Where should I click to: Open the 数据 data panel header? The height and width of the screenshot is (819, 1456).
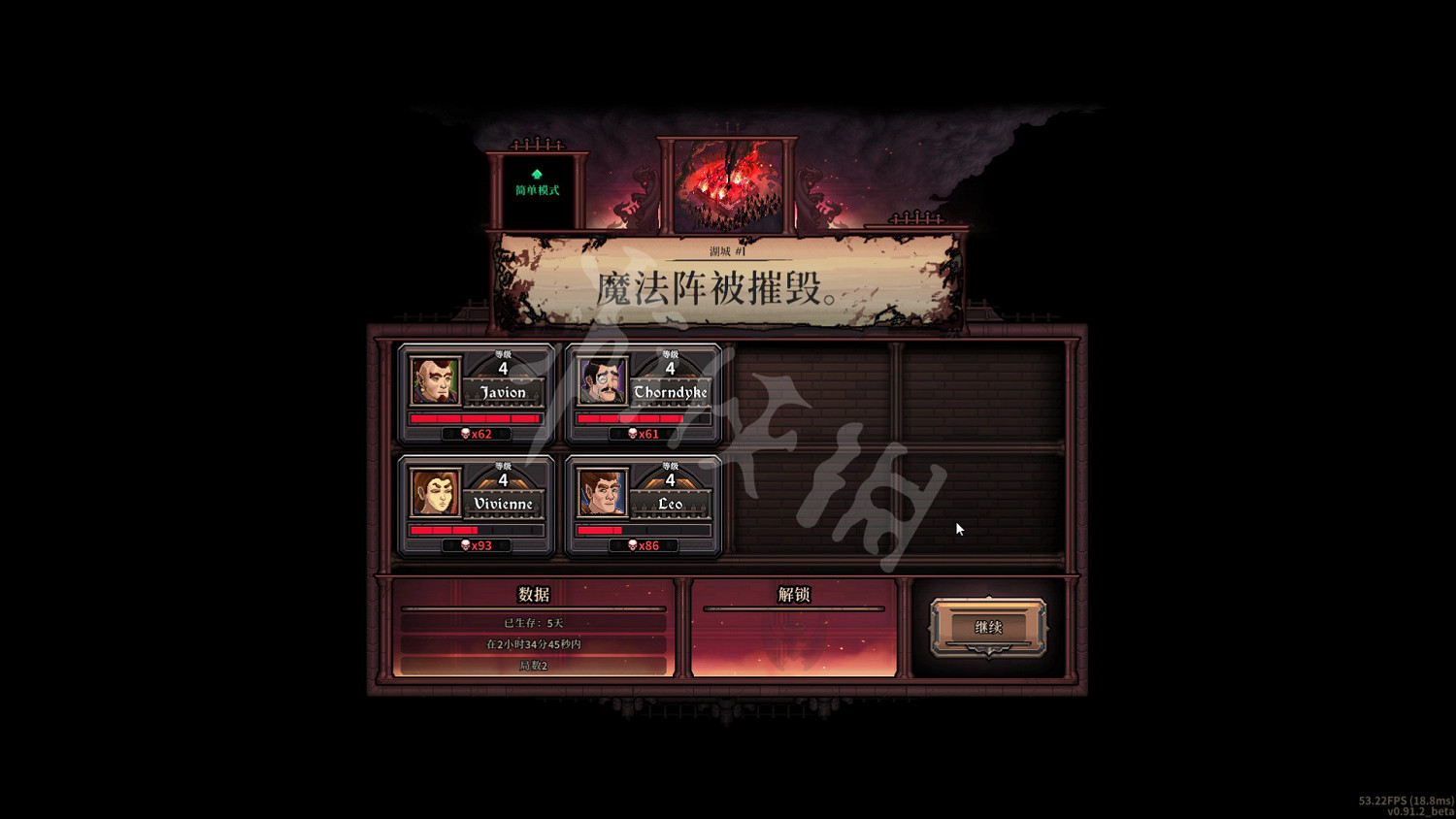pyautogui.click(x=535, y=593)
